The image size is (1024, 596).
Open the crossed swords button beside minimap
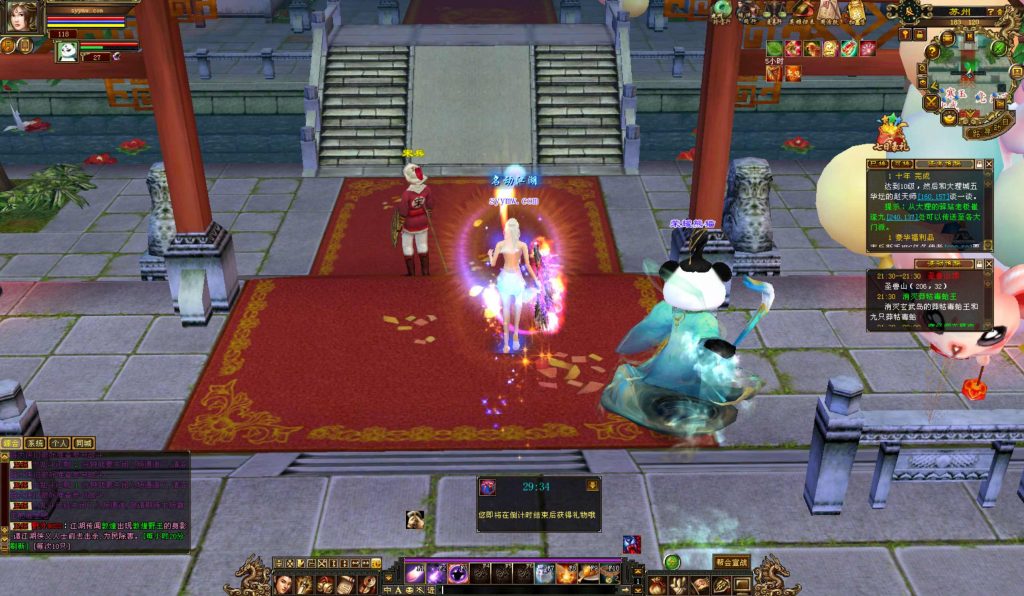(930, 101)
